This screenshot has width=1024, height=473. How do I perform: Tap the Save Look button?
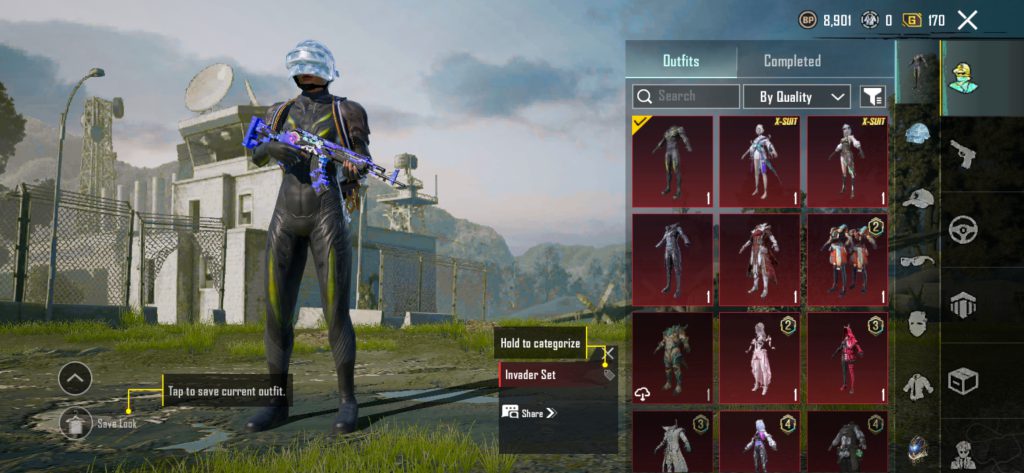click(76, 423)
